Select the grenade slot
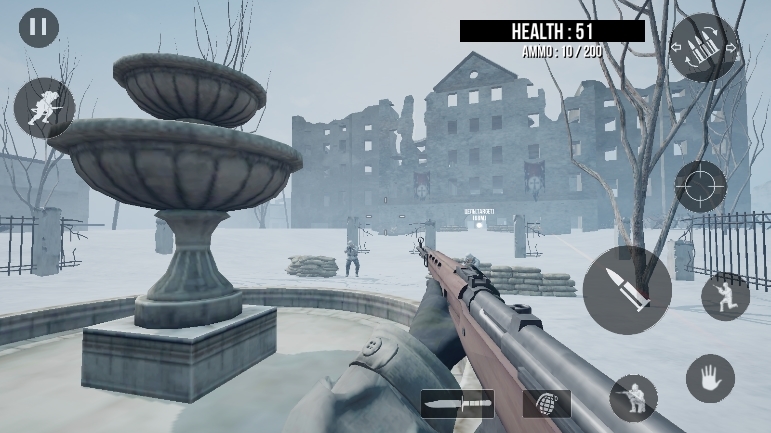The width and height of the screenshot is (771, 433). [546, 404]
